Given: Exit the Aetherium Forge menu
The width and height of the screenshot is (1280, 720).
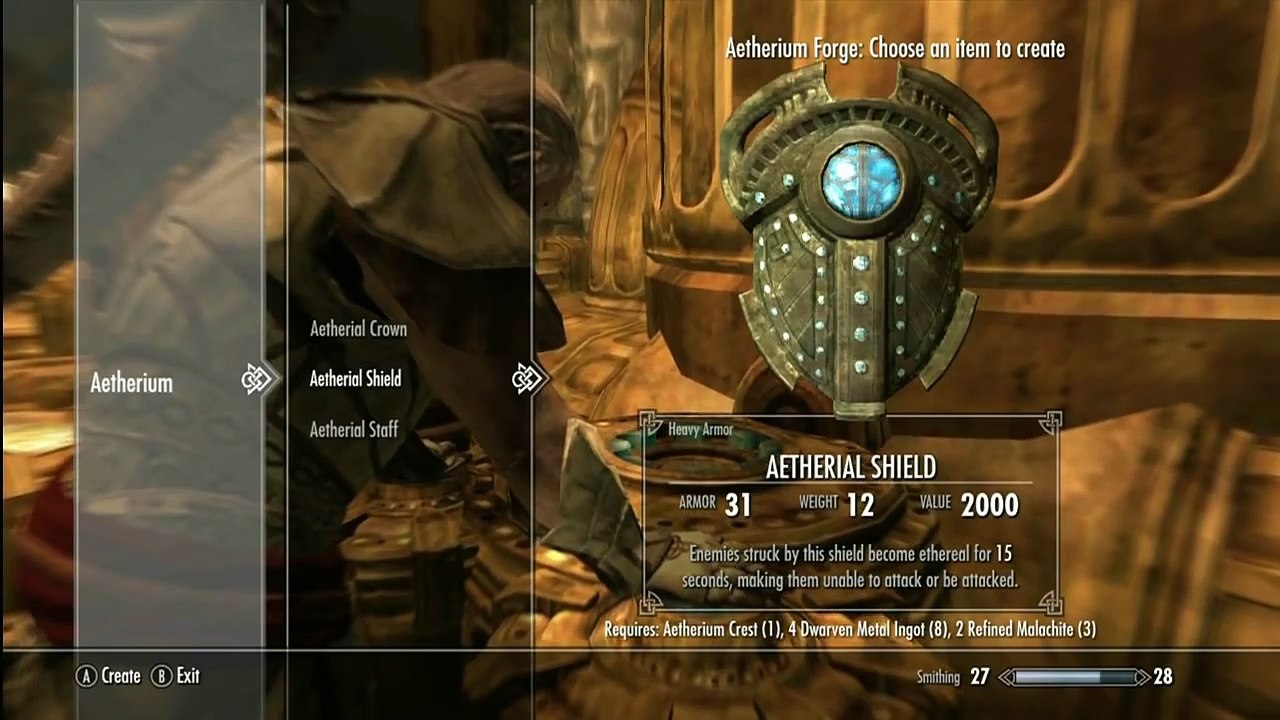Looking at the screenshot, I should point(177,676).
